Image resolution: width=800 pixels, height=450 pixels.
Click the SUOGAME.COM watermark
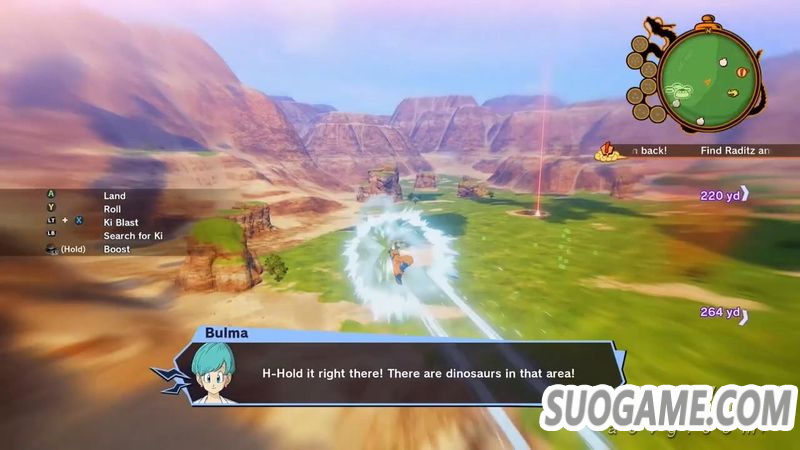(668, 409)
